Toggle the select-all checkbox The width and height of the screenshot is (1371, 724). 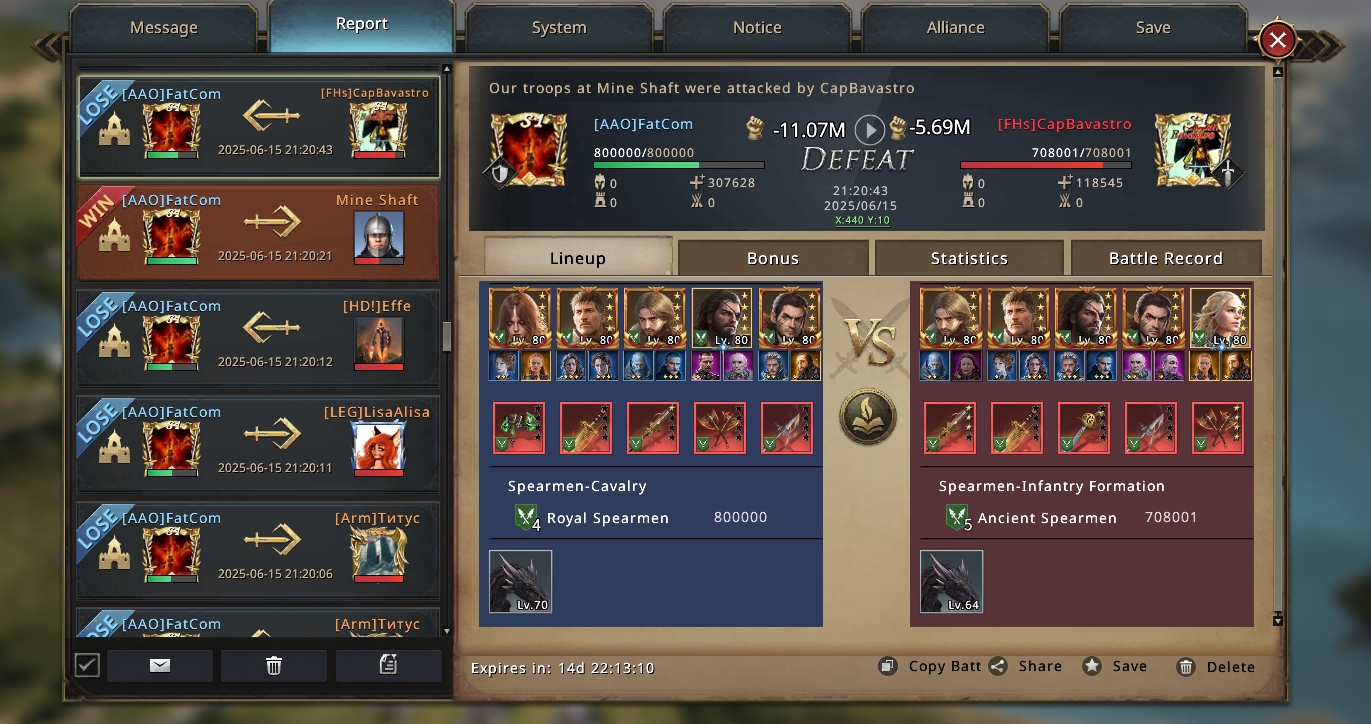coord(87,665)
